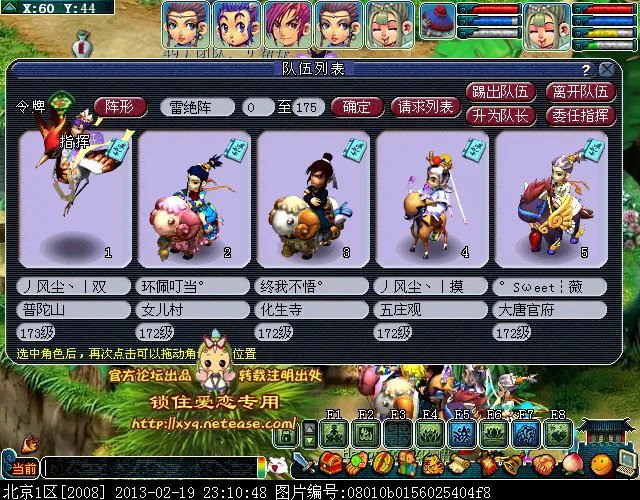
Task: Activate the F5 skill shortcut
Action: click(462, 433)
